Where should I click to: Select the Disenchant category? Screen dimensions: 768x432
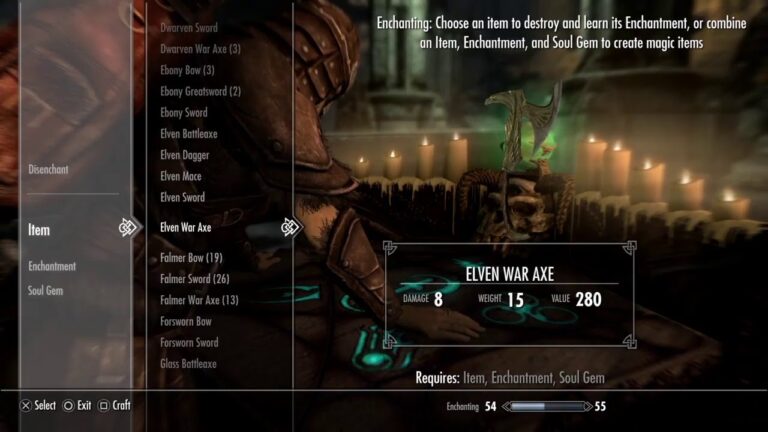coord(48,170)
